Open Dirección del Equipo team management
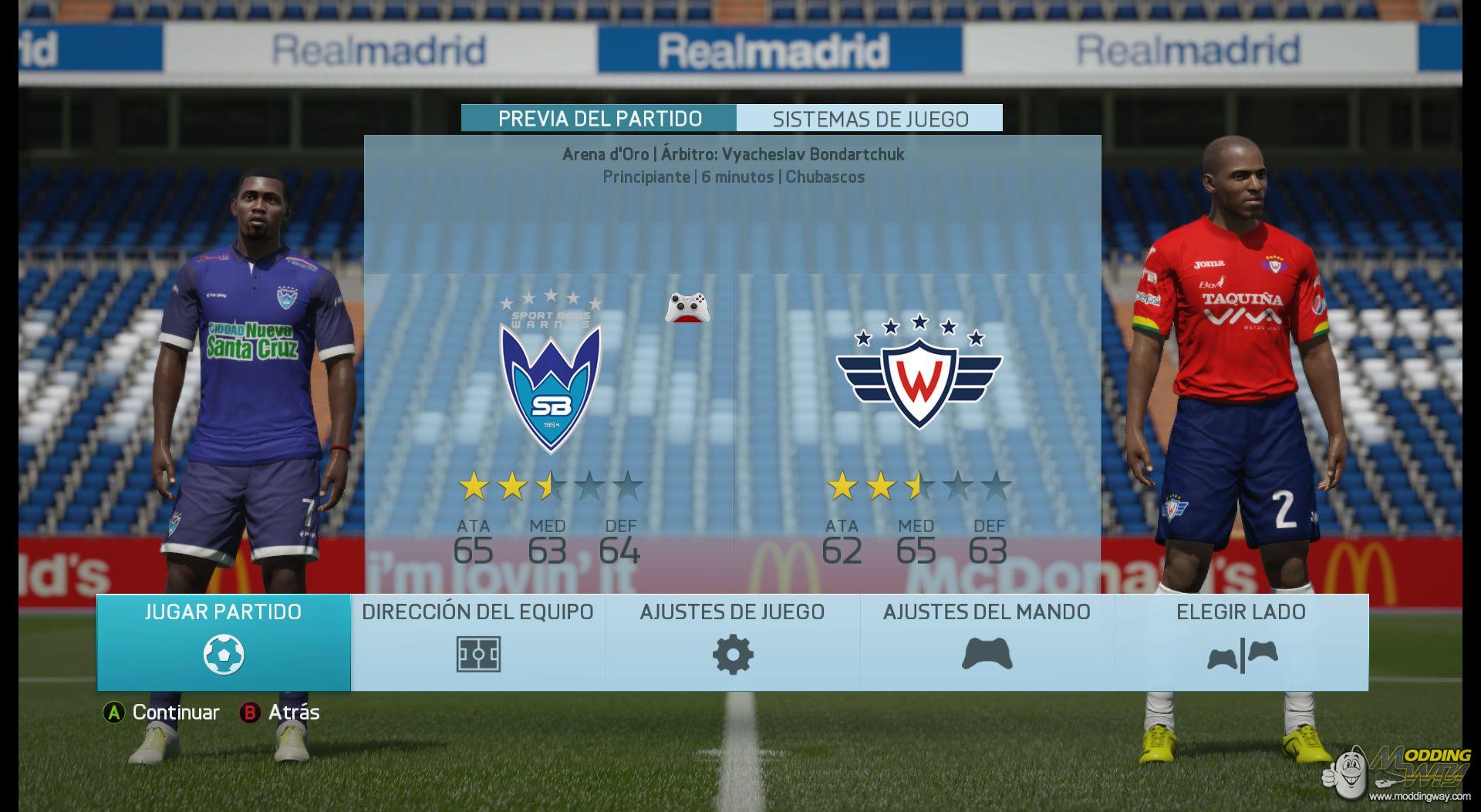The width and height of the screenshot is (1481, 812). coord(478,642)
